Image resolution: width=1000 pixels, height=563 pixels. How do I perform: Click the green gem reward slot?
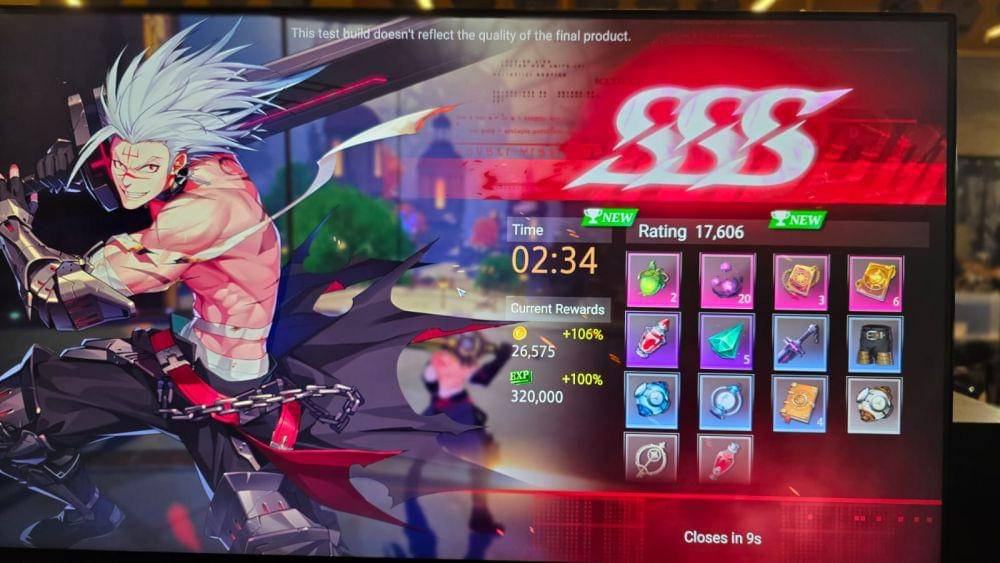[727, 341]
